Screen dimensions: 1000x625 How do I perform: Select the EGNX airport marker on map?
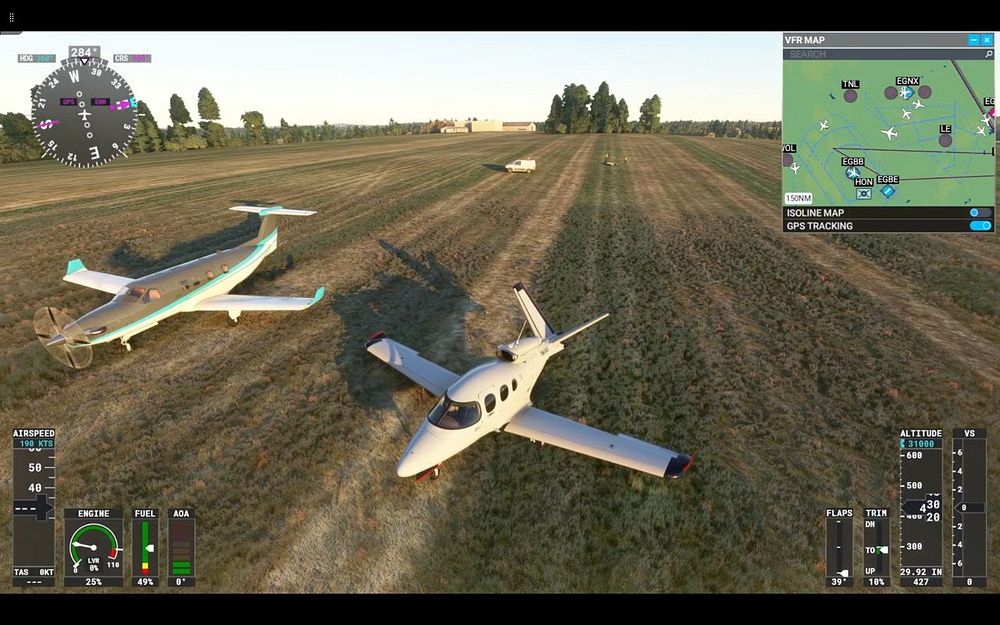tap(906, 92)
